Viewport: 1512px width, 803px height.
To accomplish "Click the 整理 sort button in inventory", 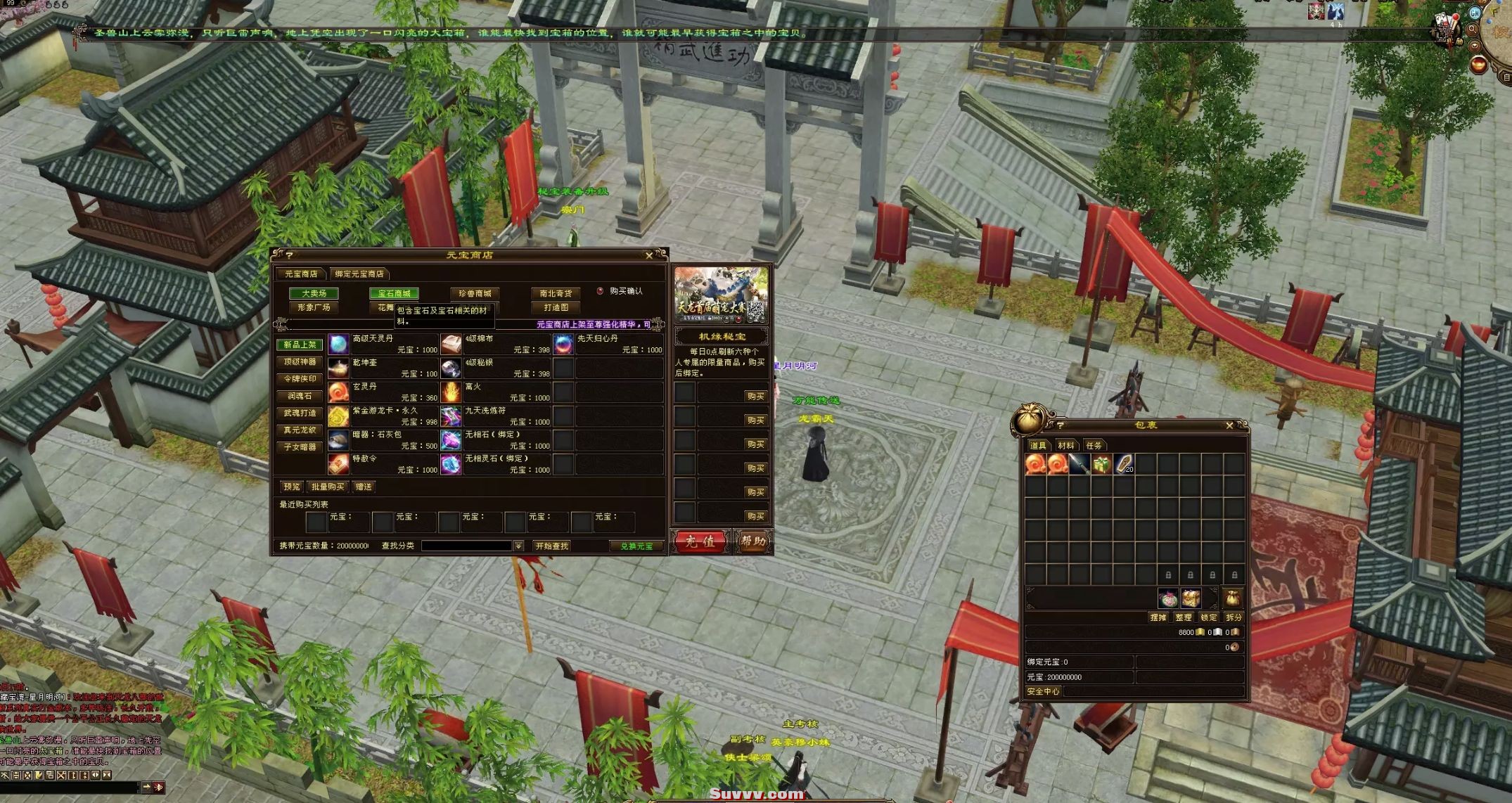I will pyautogui.click(x=1184, y=617).
